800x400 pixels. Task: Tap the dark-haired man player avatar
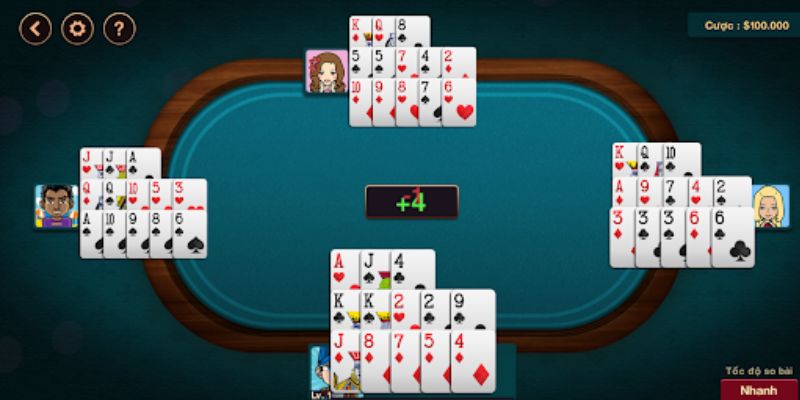point(57,206)
